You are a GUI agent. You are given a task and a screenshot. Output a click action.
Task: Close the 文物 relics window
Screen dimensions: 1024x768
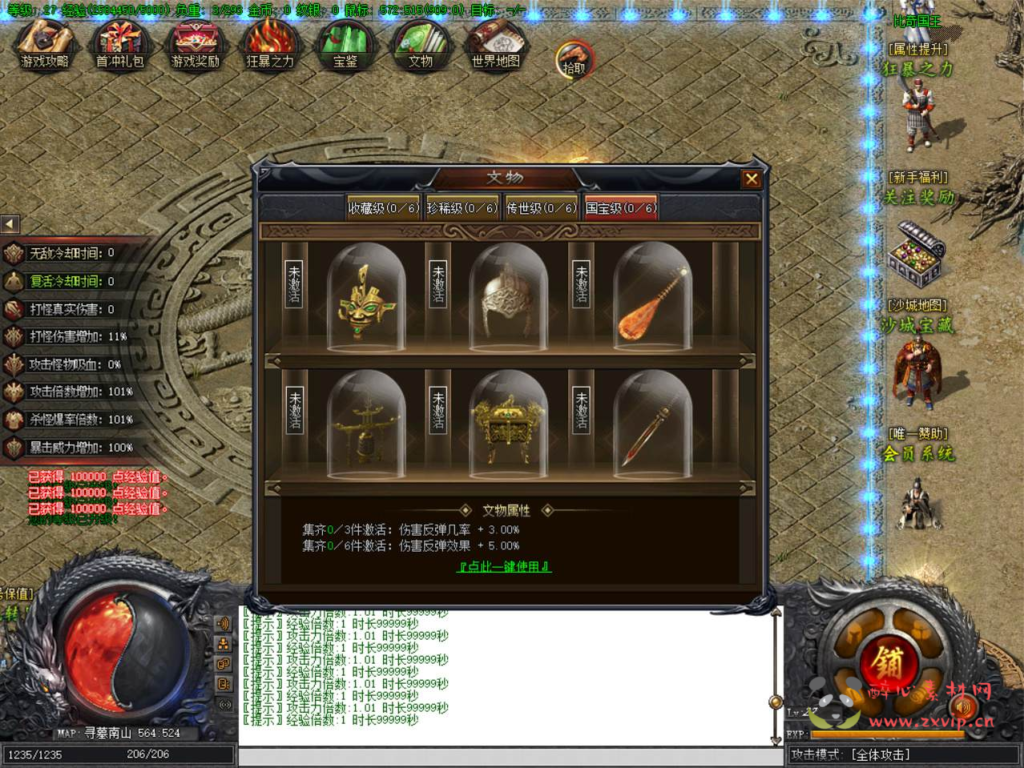[751, 179]
